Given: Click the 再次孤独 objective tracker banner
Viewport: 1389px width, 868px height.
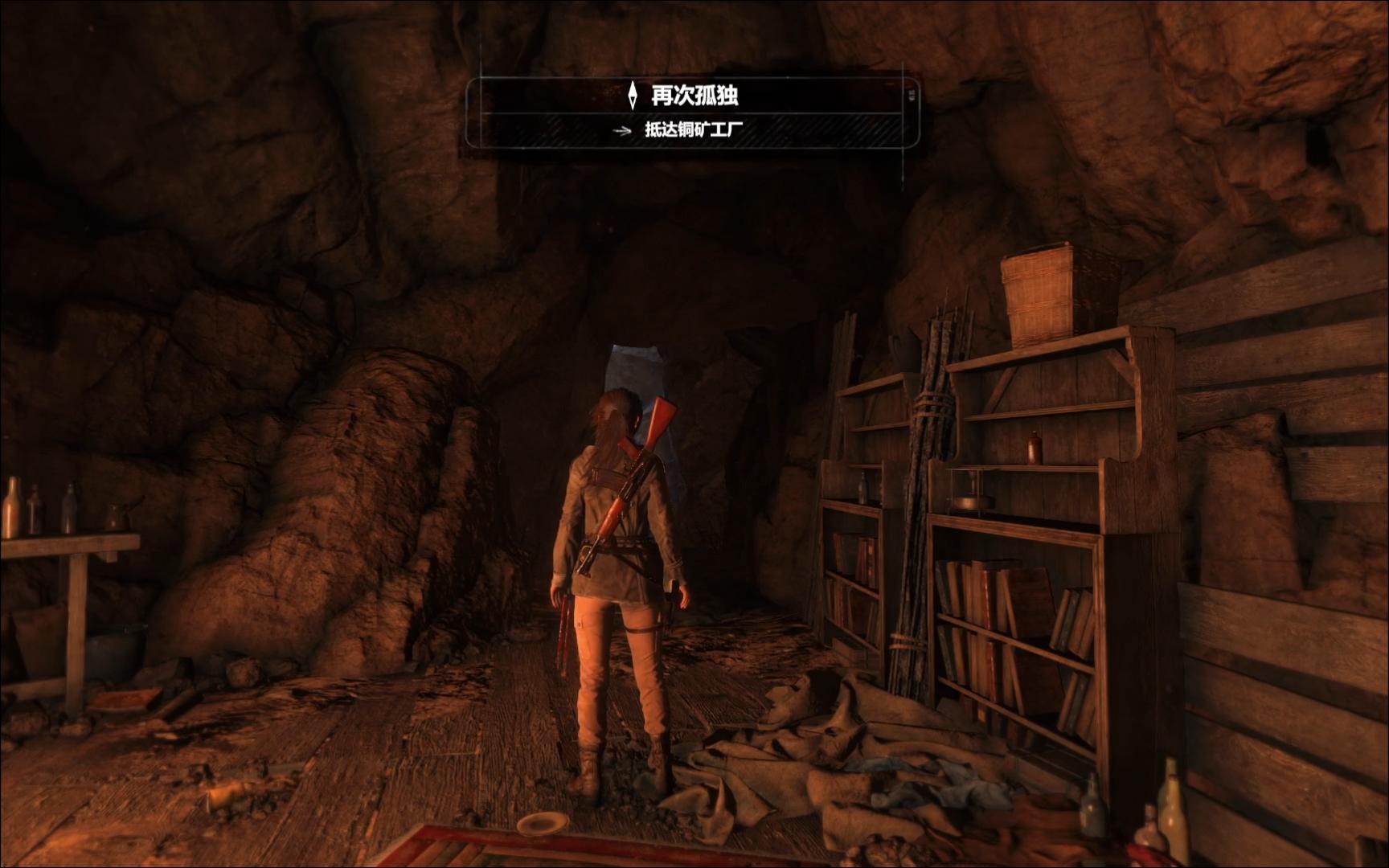Looking at the screenshot, I should pyautogui.click(x=693, y=96).
